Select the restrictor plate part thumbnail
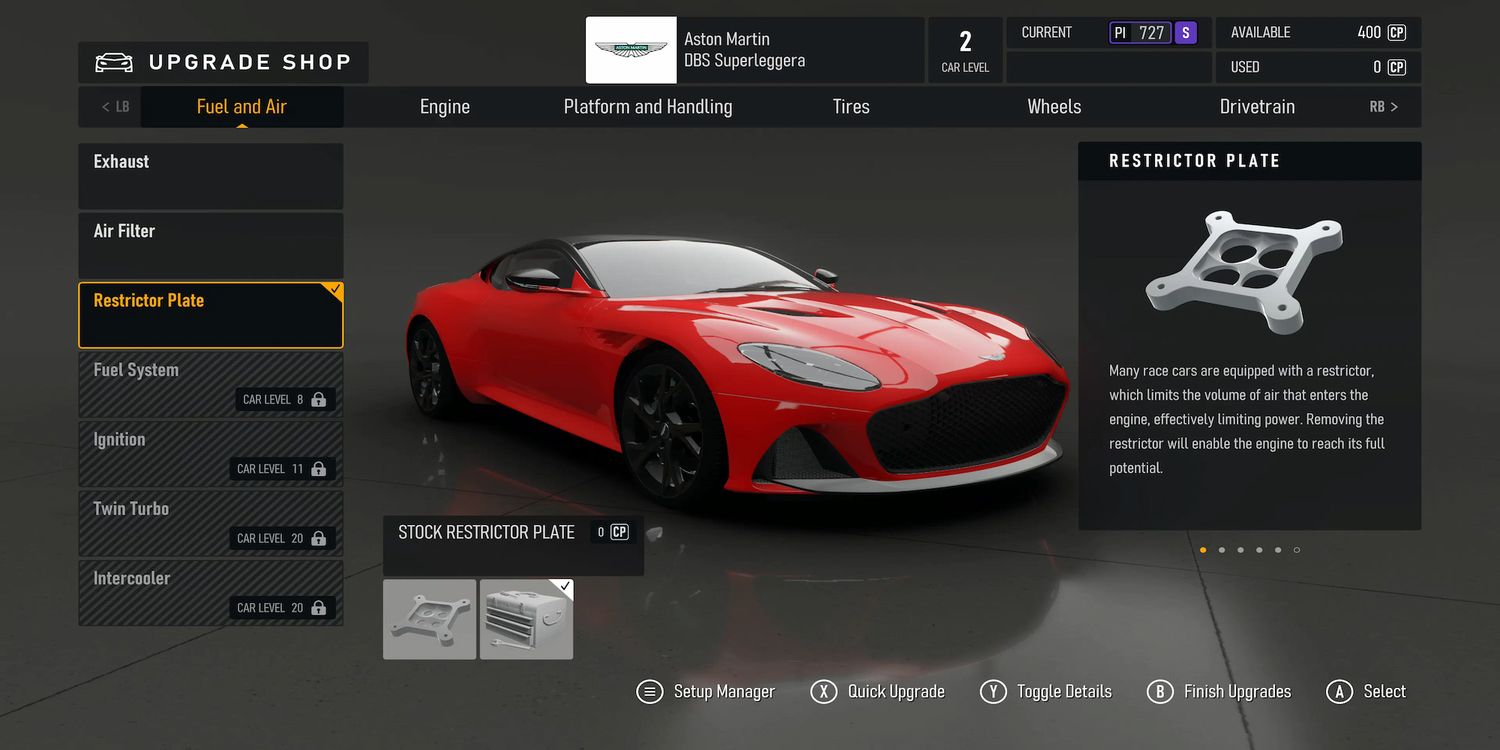1500x750 pixels. [430, 619]
